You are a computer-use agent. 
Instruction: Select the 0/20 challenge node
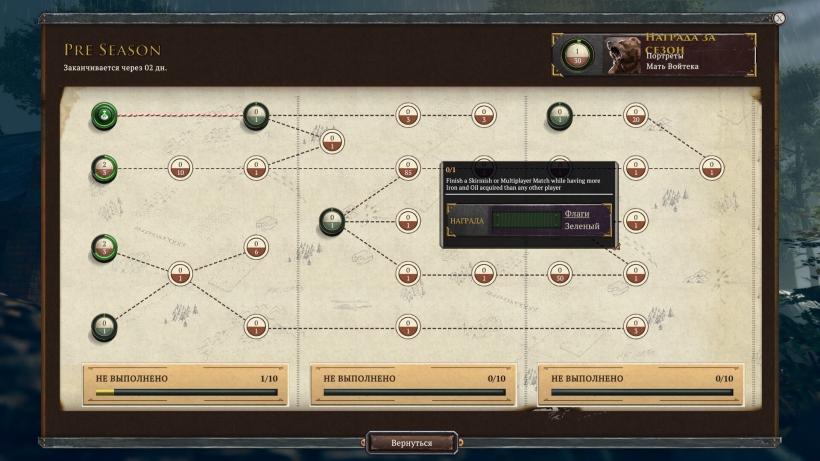tap(635, 116)
